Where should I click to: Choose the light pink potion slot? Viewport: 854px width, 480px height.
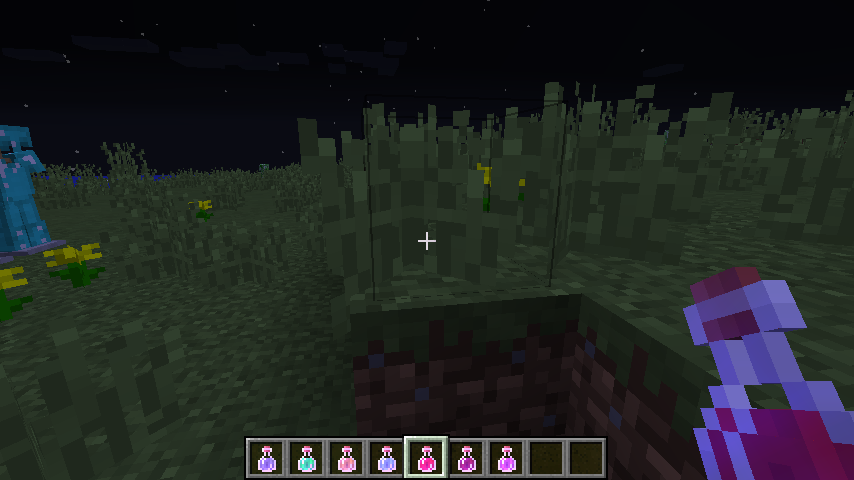[346, 458]
